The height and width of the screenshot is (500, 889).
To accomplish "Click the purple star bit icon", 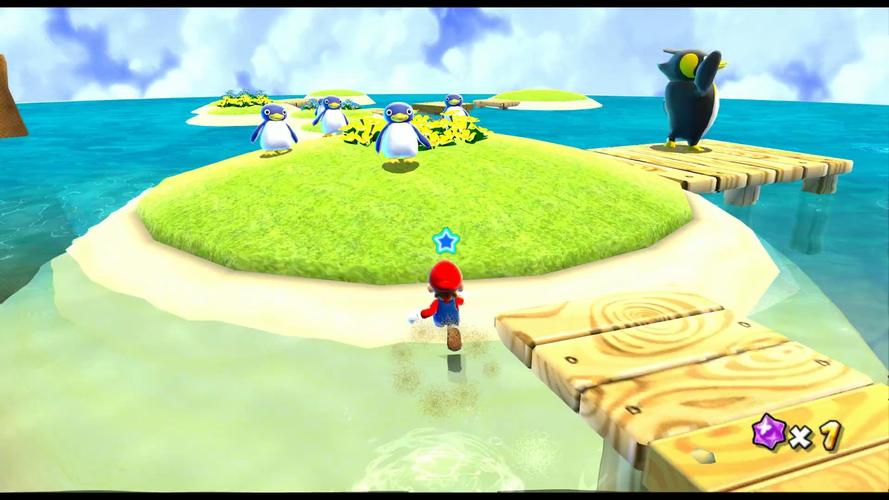I will click(767, 434).
